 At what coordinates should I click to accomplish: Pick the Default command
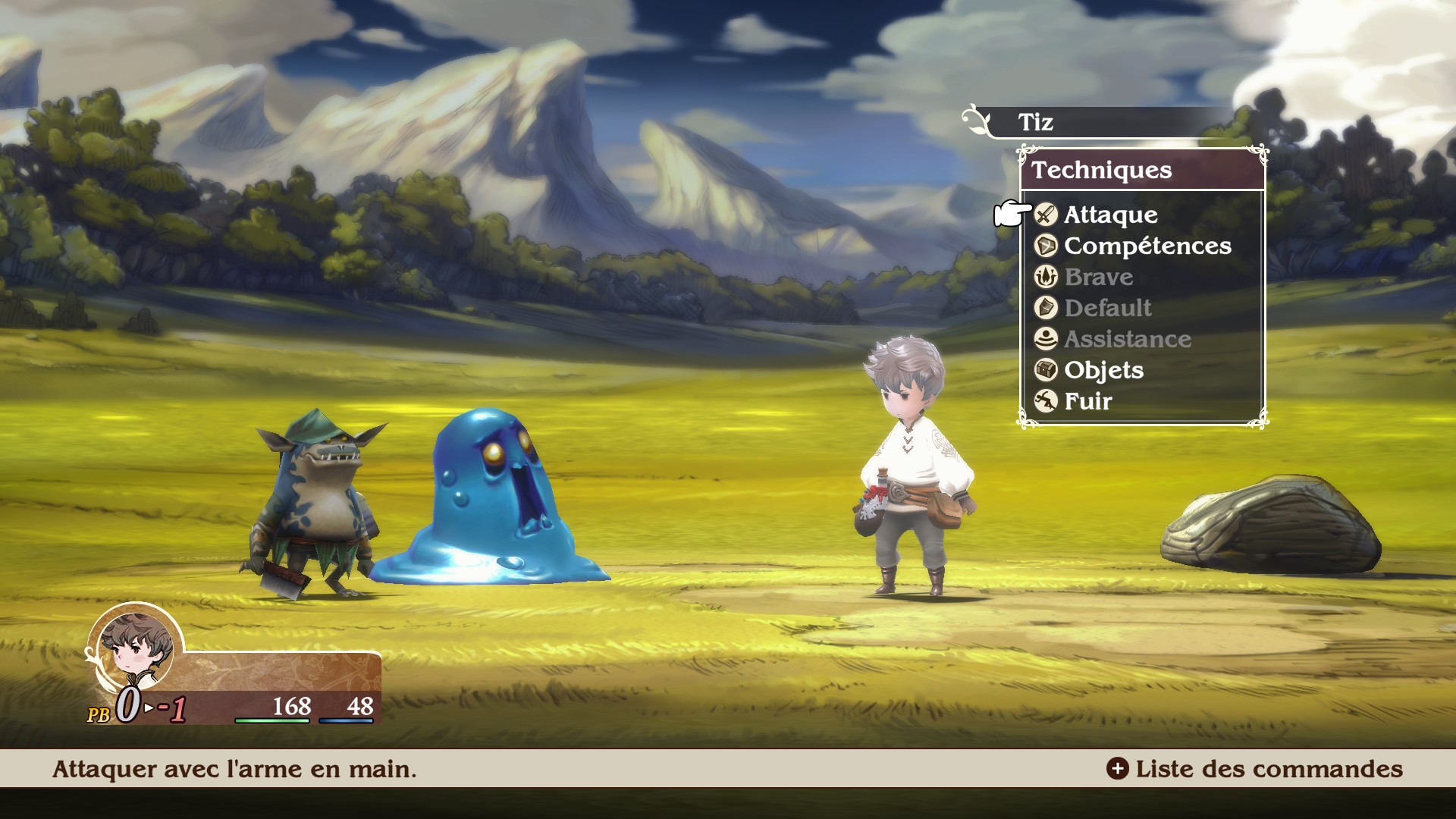pyautogui.click(x=1107, y=309)
